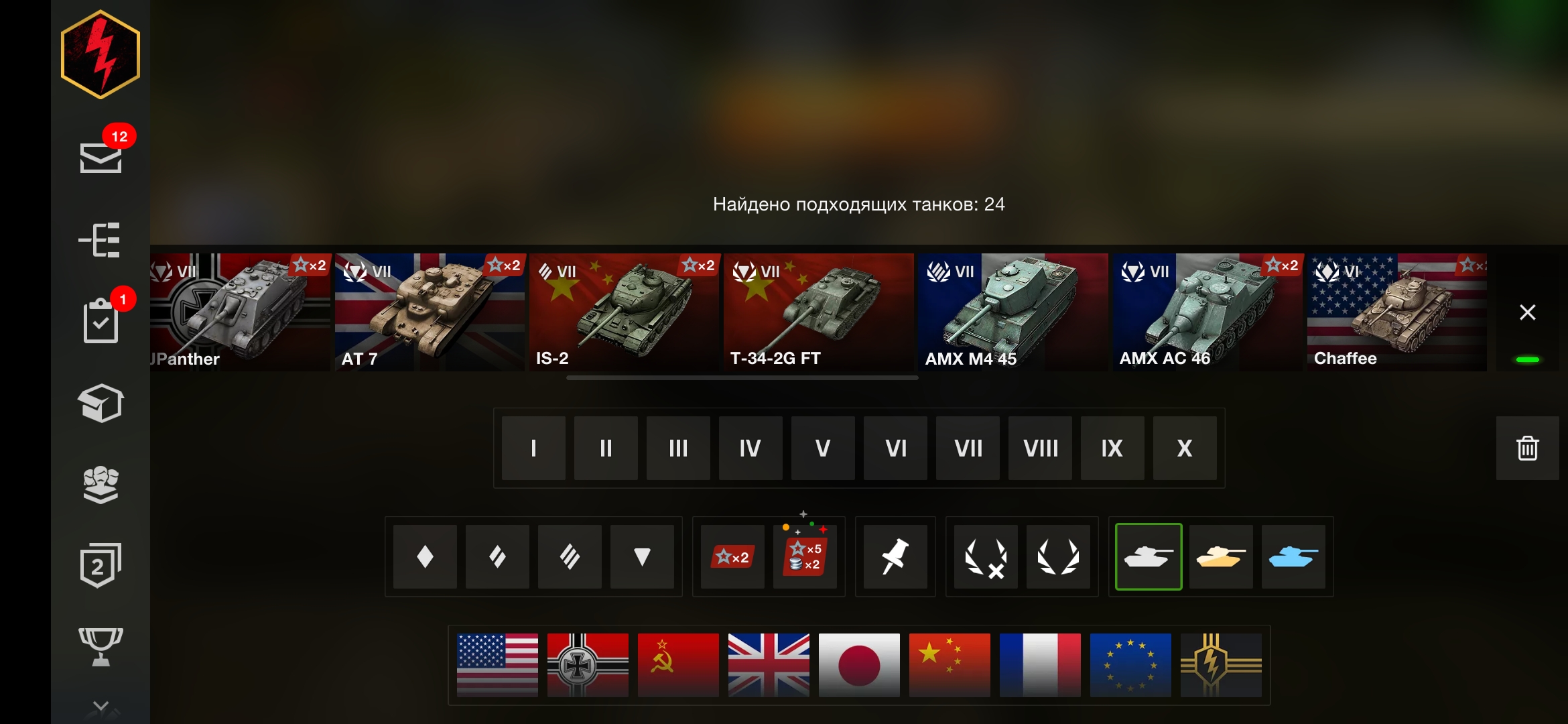Select the regular tank class filter
Screen dimensions: 1568x724
[x=1149, y=556]
